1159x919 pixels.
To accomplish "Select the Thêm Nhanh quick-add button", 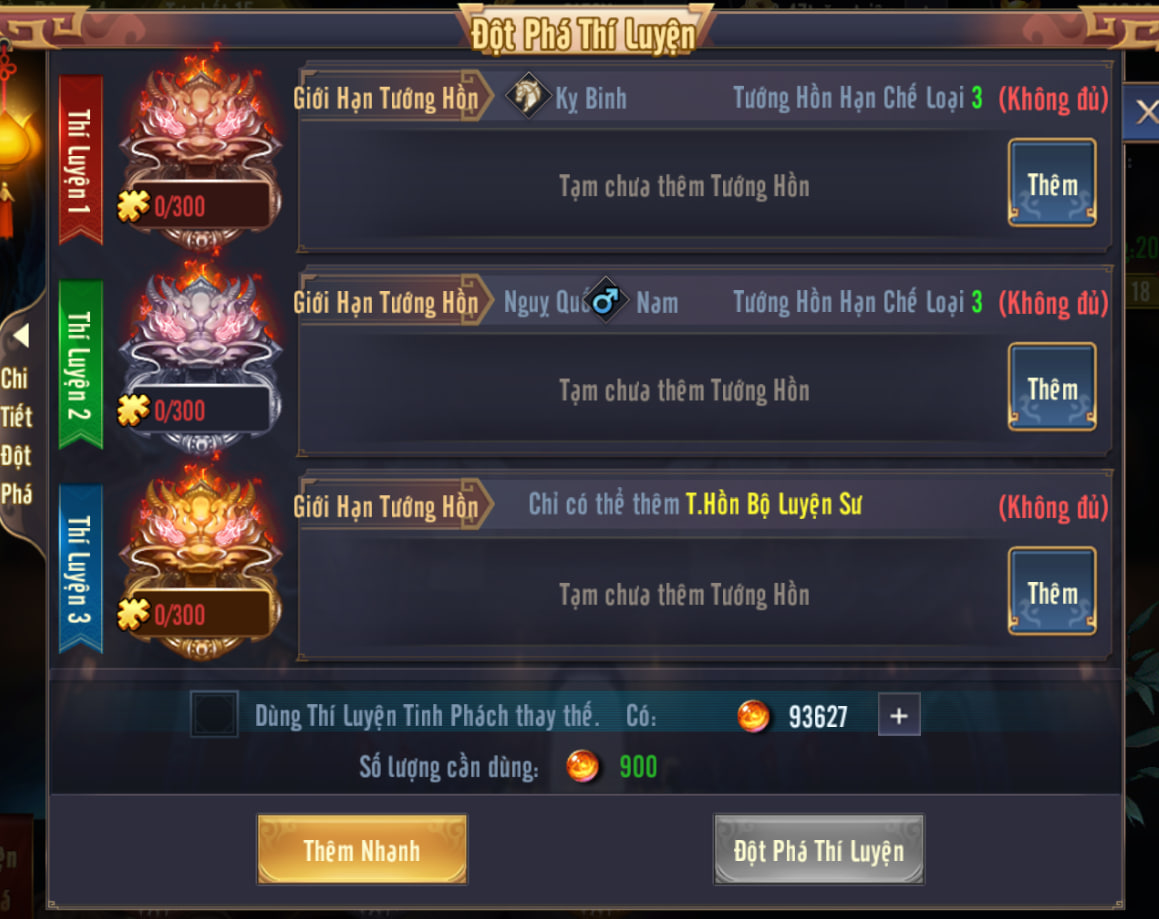I will pos(362,850).
